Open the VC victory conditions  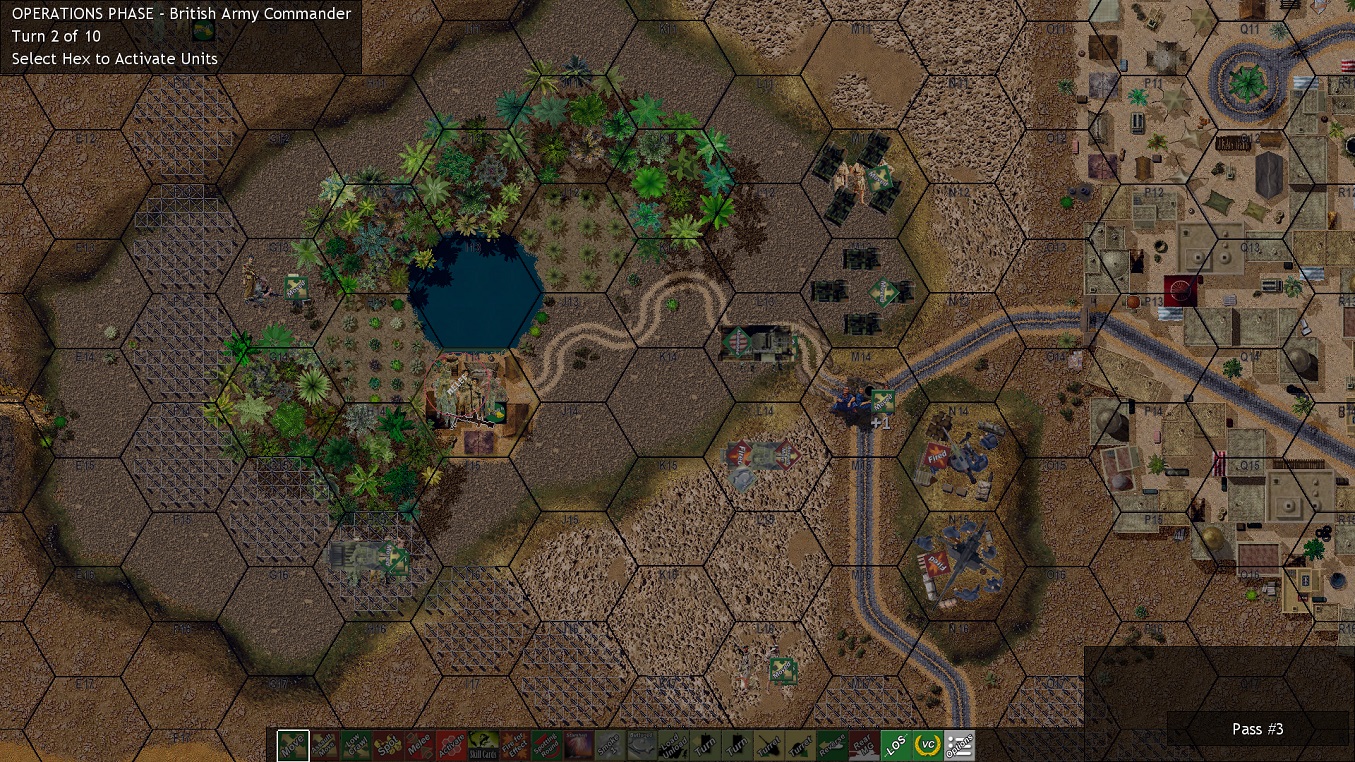click(929, 745)
